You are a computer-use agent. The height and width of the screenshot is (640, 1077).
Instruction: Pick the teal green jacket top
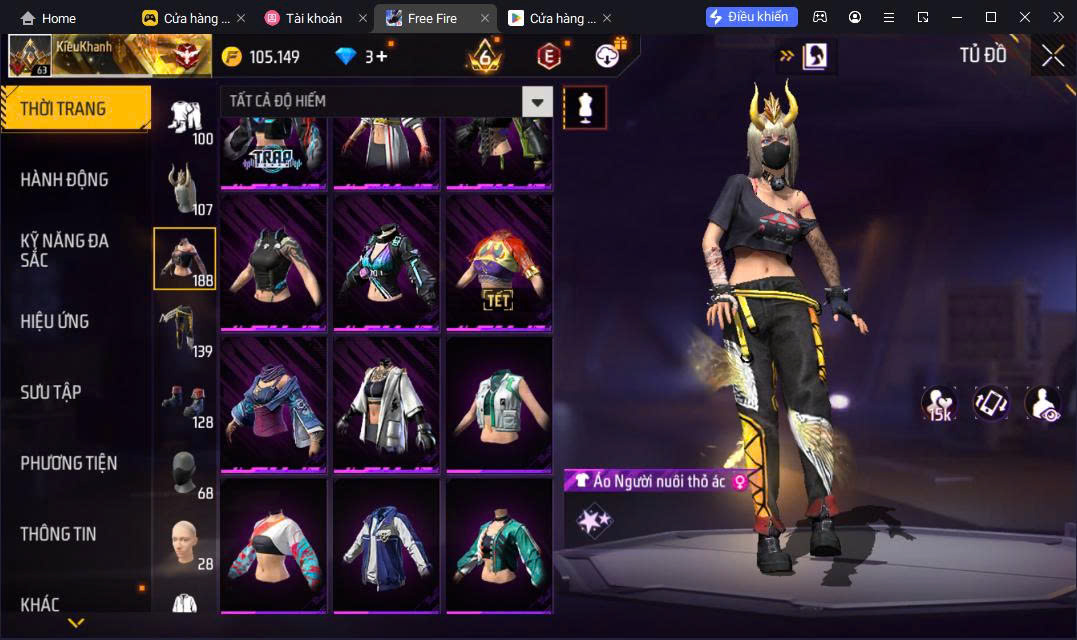pos(498,545)
